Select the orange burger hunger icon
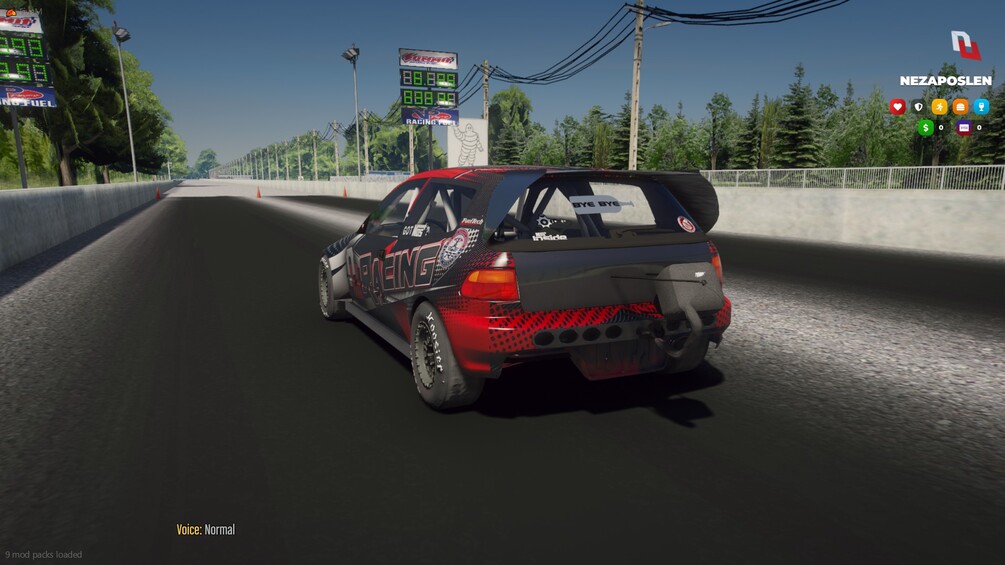The width and height of the screenshot is (1005, 565). [960, 107]
